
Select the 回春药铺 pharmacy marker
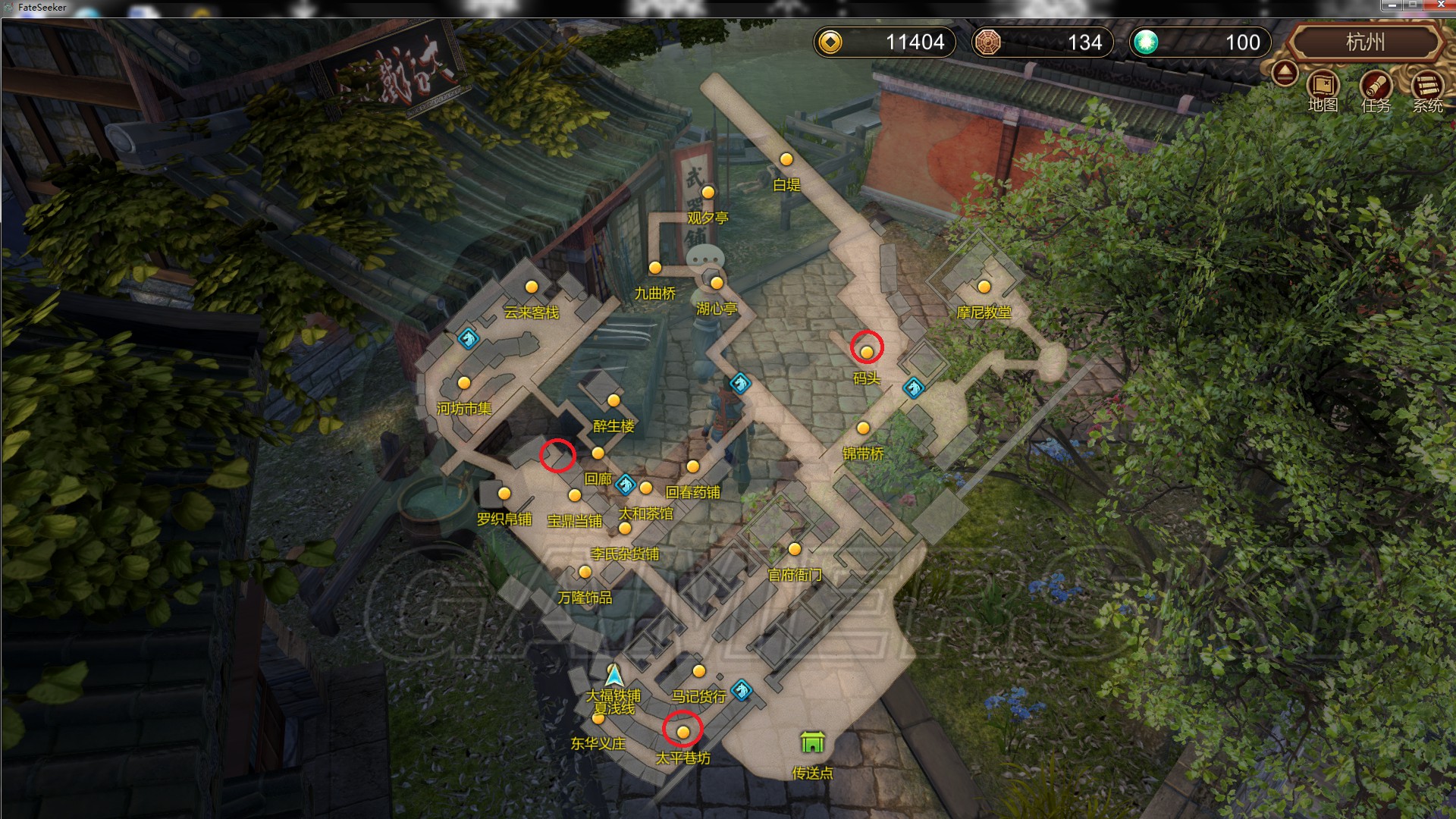click(x=692, y=467)
